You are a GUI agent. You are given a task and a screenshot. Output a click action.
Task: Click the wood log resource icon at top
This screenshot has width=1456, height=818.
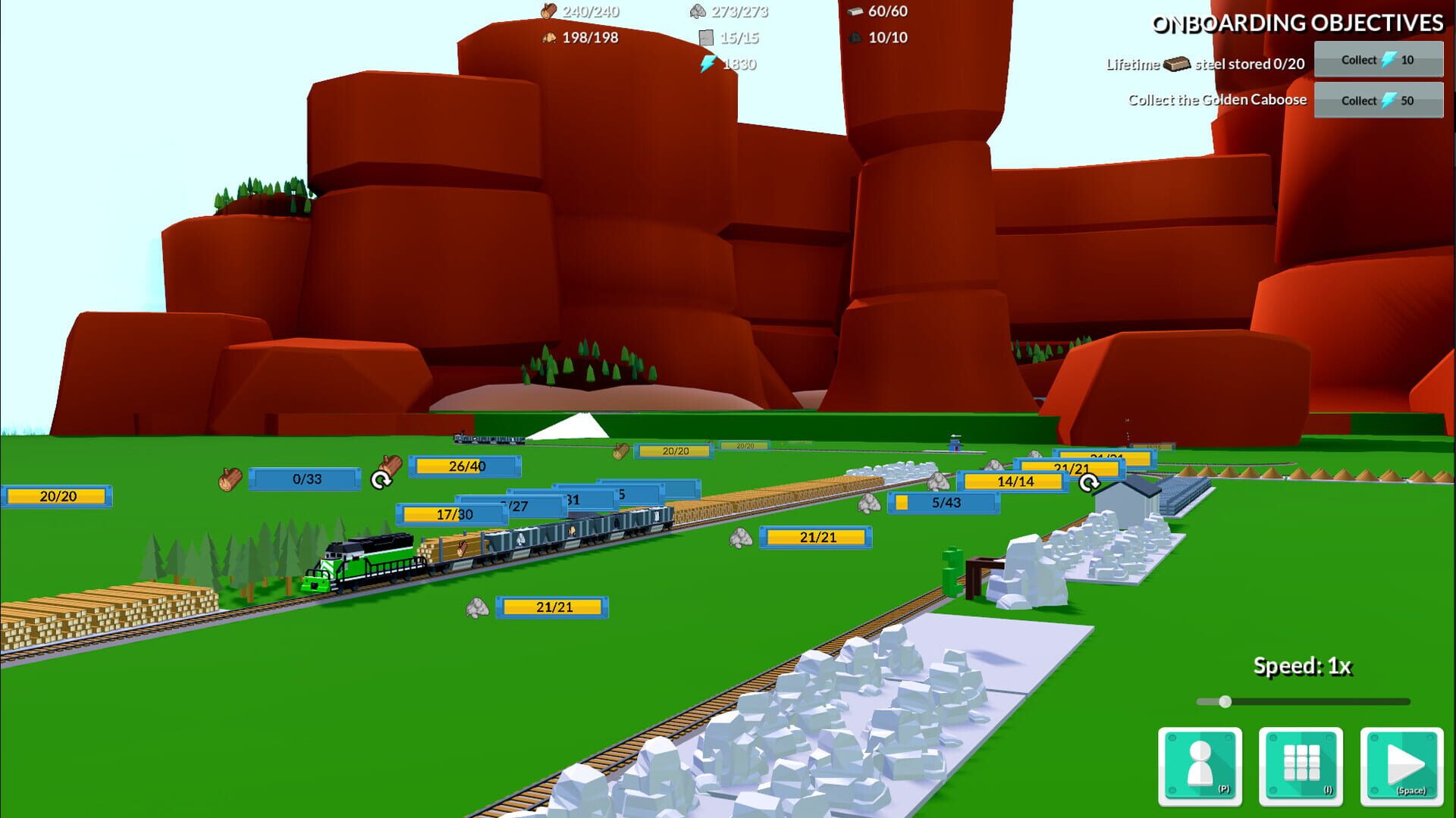pos(548,11)
